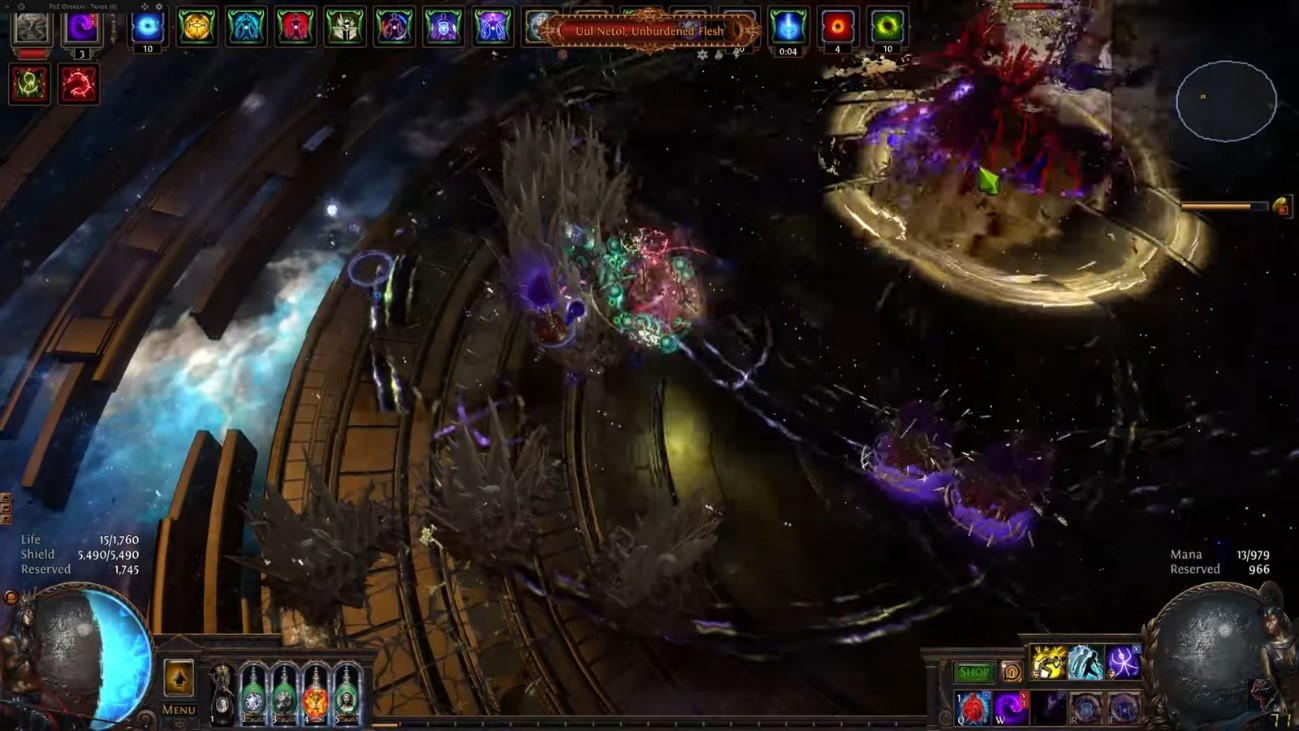The image size is (1299, 731).
Task: Click the green buff icon with 10 stacks
Action: 888,25
